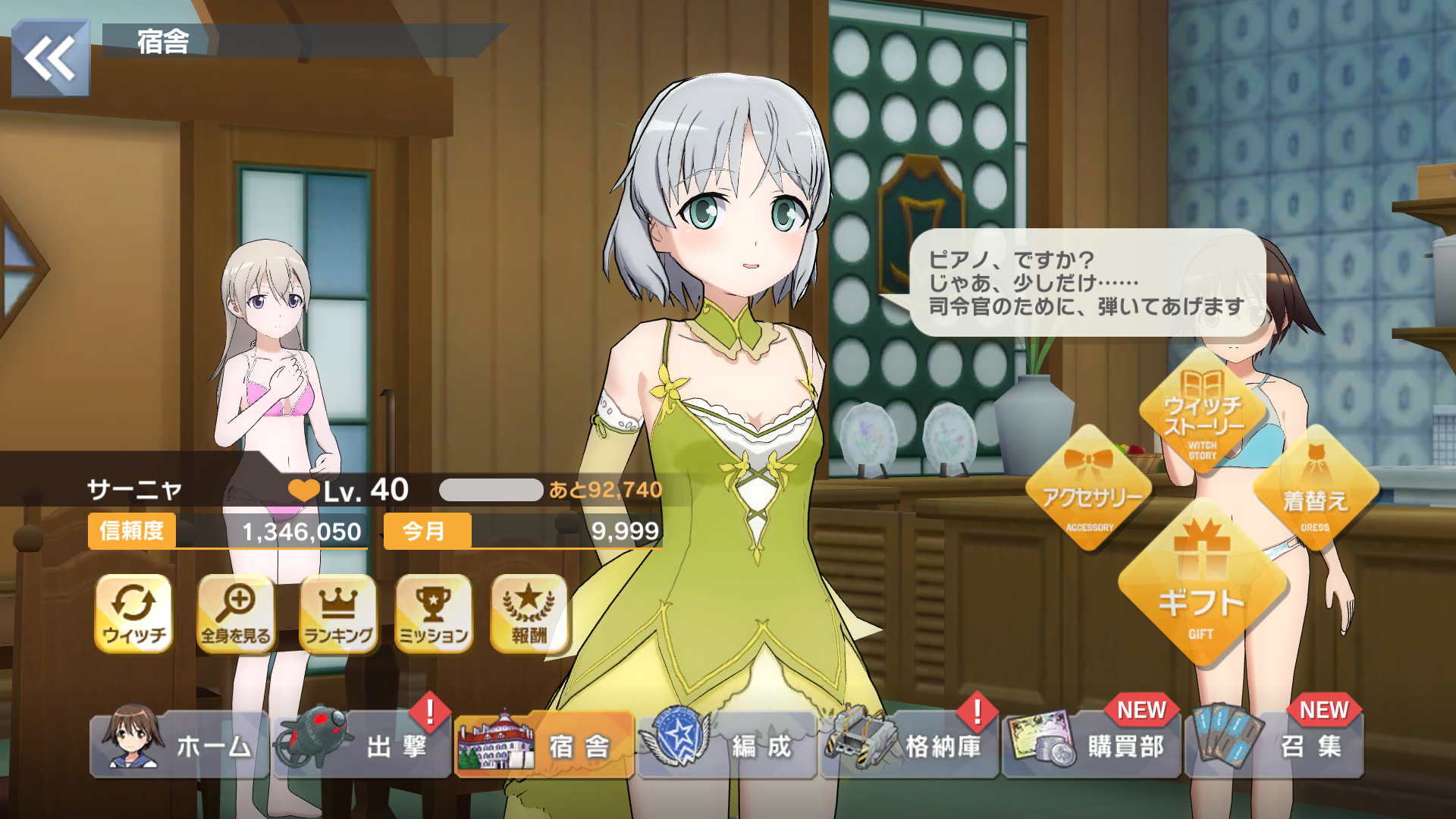Viewport: 1456px width, 819px height.
Task: Visit the 購買部 shop tab
Action: pos(1092,745)
